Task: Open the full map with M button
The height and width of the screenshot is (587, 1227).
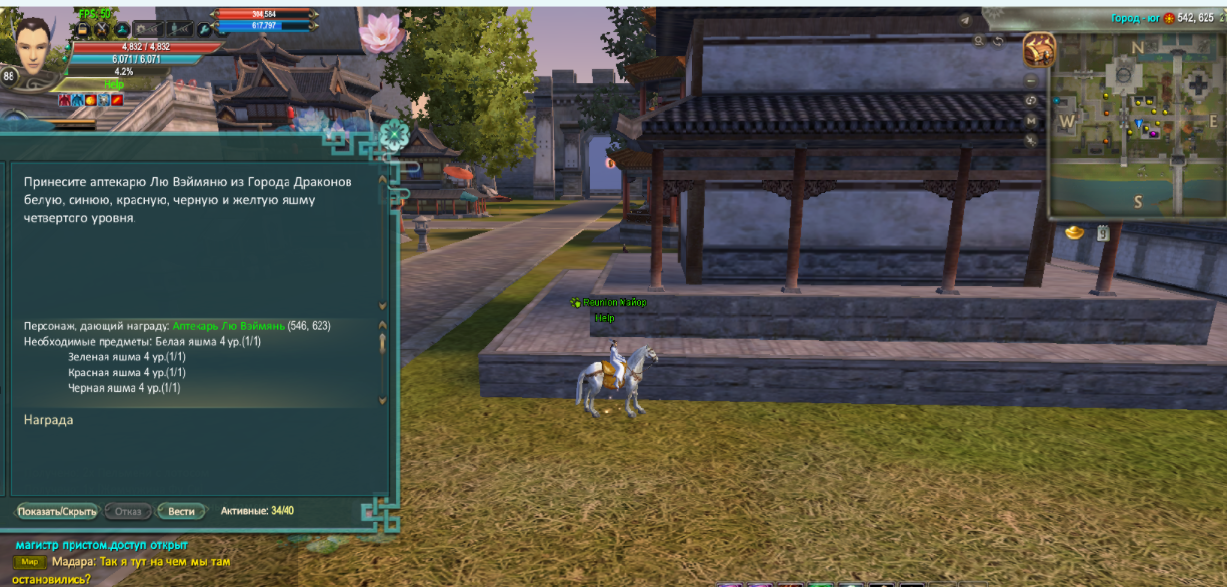Action: click(1032, 120)
